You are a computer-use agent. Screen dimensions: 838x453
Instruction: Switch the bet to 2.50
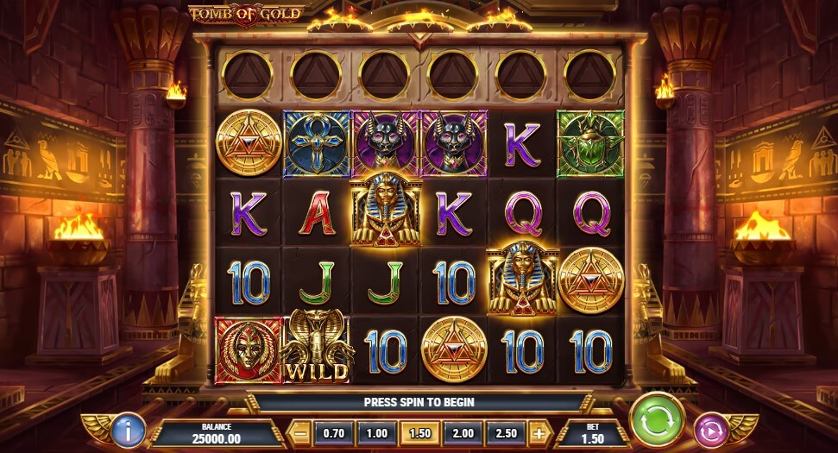(x=506, y=434)
